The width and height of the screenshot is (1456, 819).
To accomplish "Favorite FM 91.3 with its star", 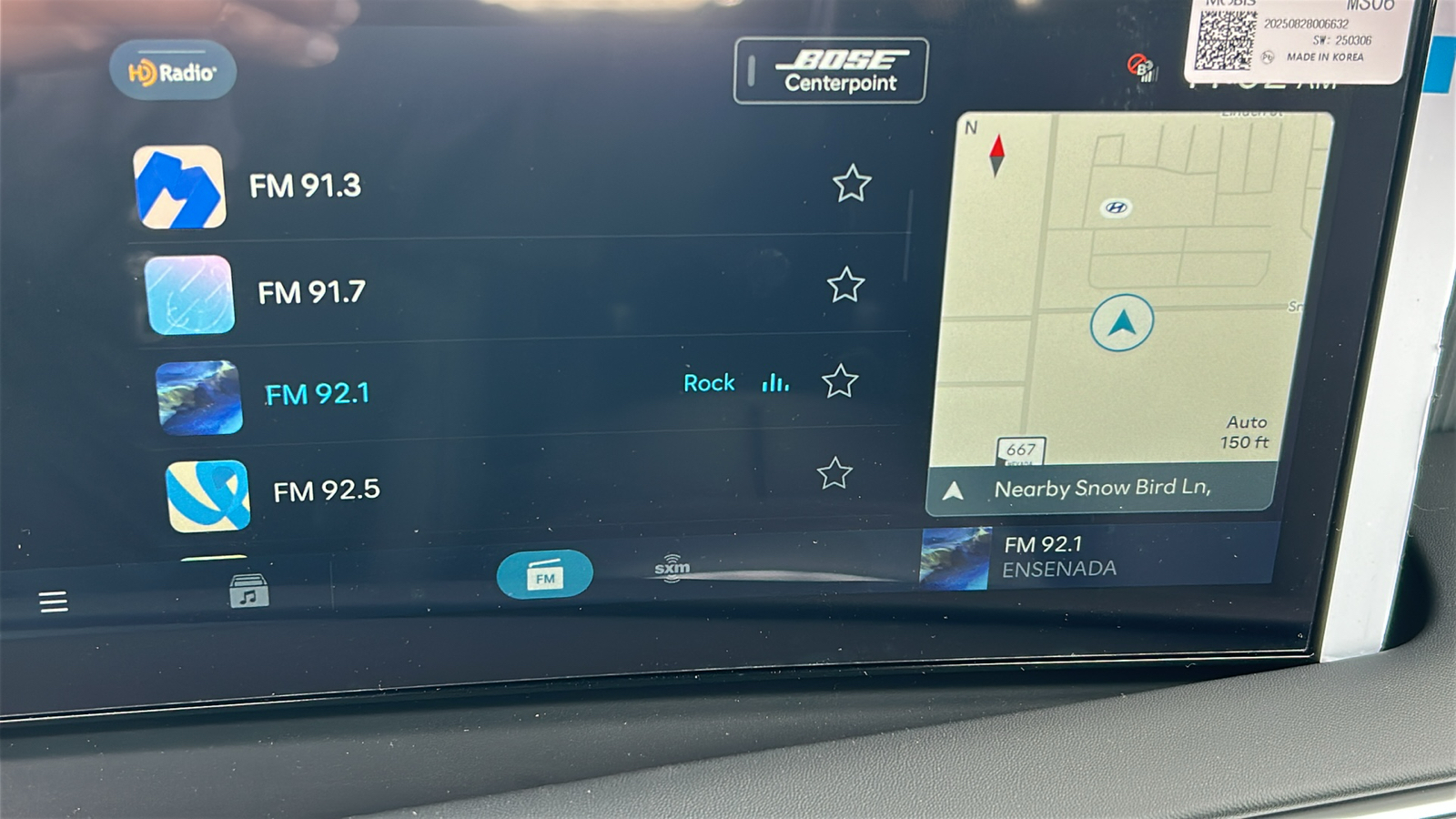I will coord(852,184).
